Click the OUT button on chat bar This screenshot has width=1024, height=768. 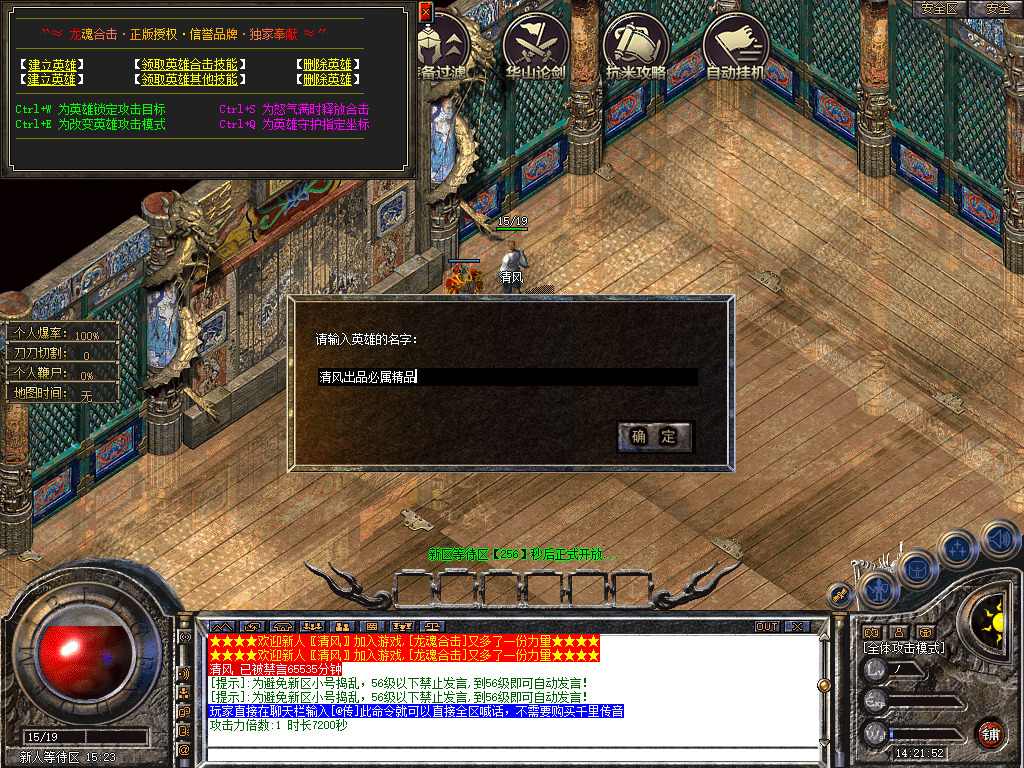click(767, 627)
